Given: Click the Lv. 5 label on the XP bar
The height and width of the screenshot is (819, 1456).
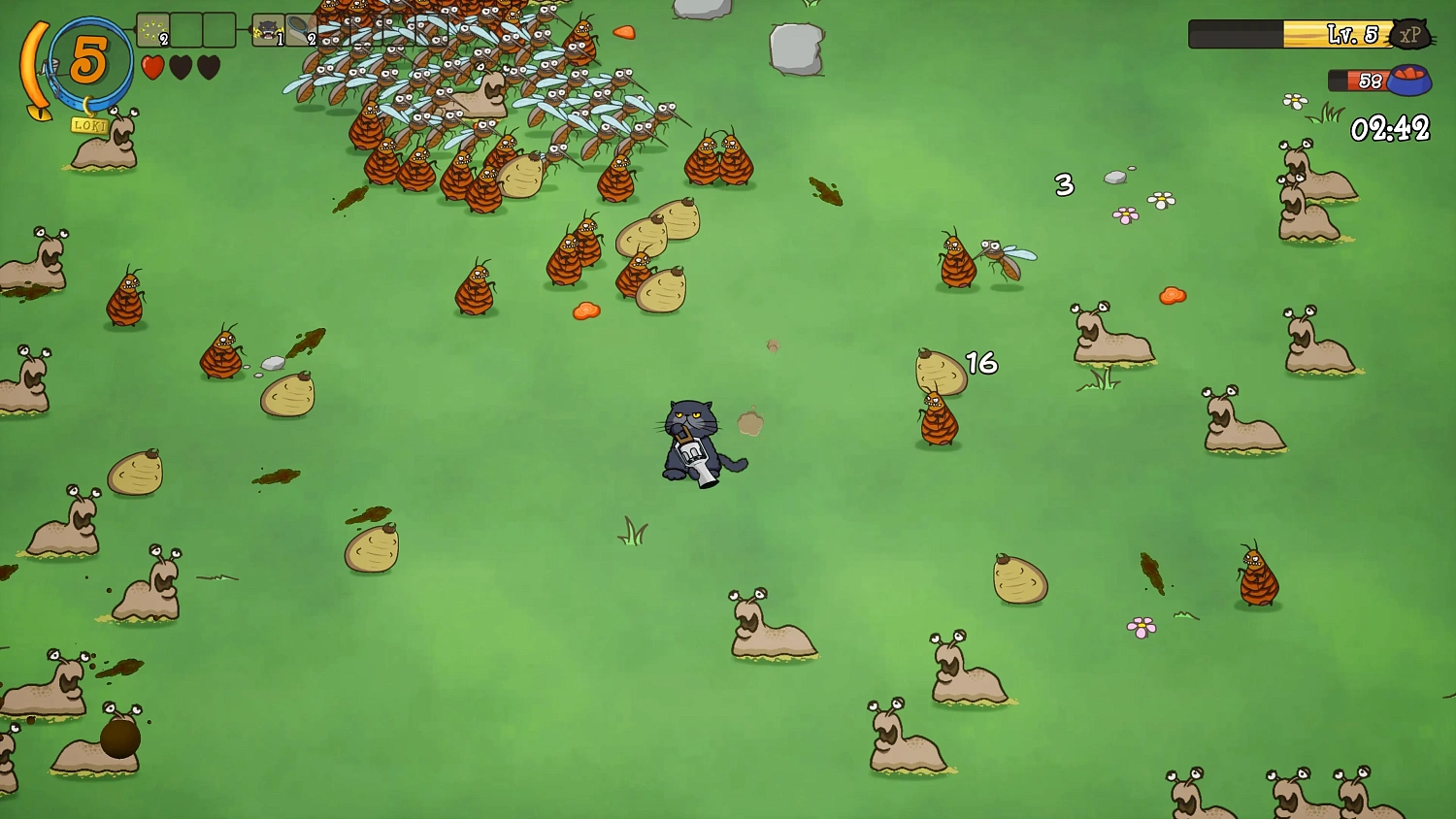Looking at the screenshot, I should click(1351, 33).
